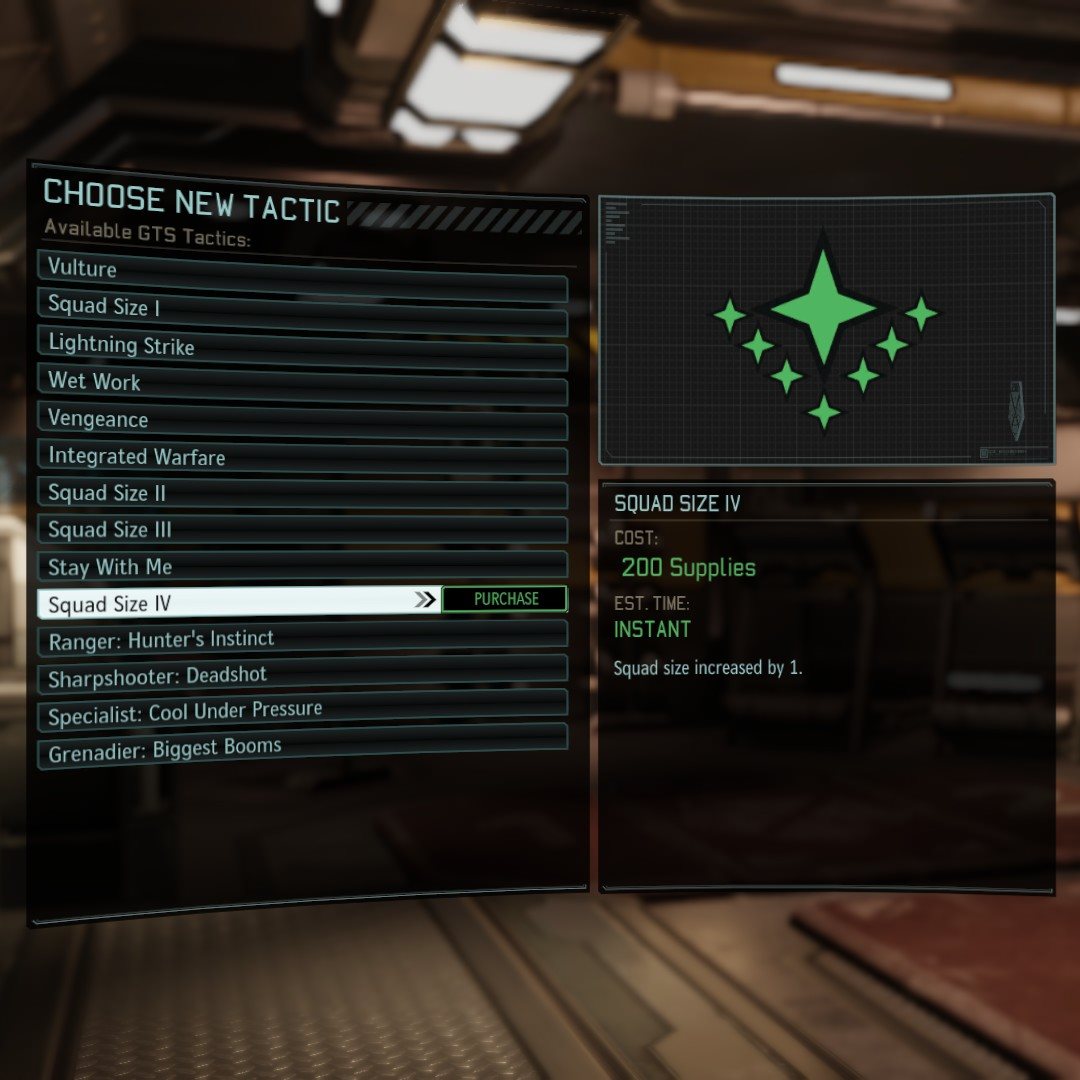Select the Vengeance tactic row
Image resolution: width=1080 pixels, height=1080 pixels.
click(x=300, y=419)
